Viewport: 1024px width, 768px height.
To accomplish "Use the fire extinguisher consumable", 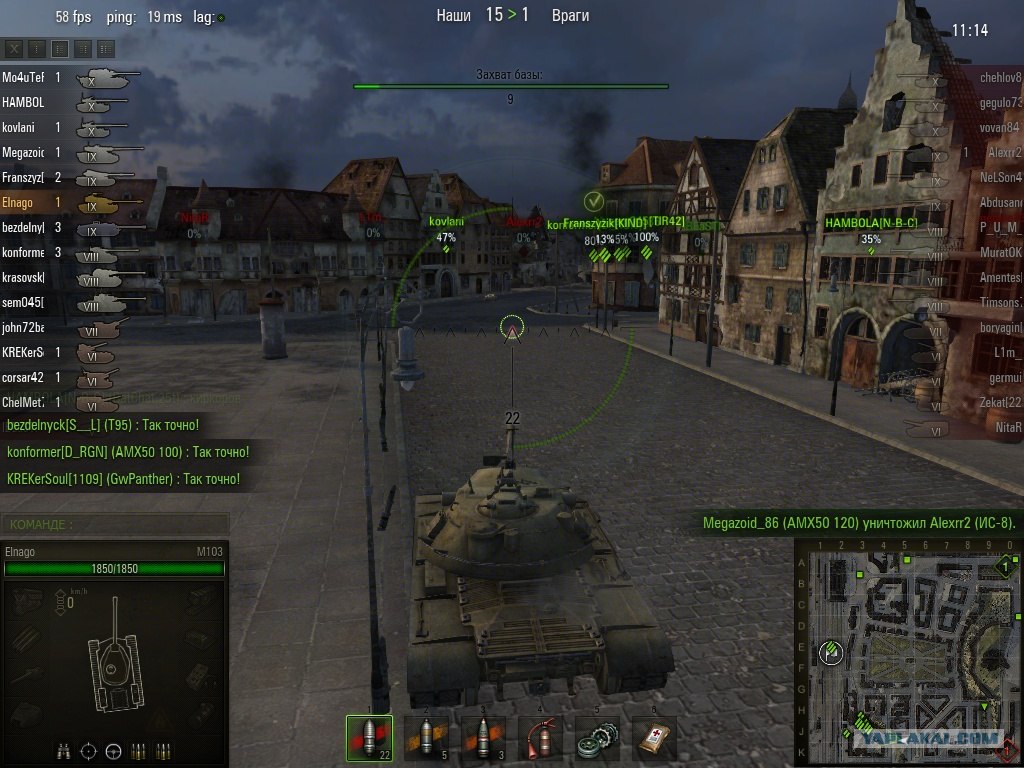I will tap(540, 738).
